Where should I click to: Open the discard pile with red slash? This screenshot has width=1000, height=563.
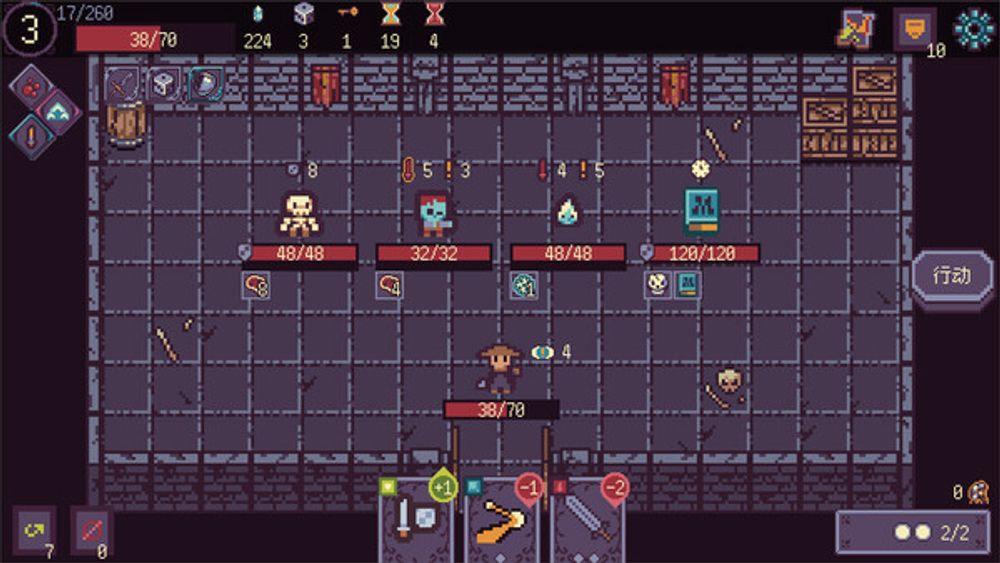[x=91, y=530]
